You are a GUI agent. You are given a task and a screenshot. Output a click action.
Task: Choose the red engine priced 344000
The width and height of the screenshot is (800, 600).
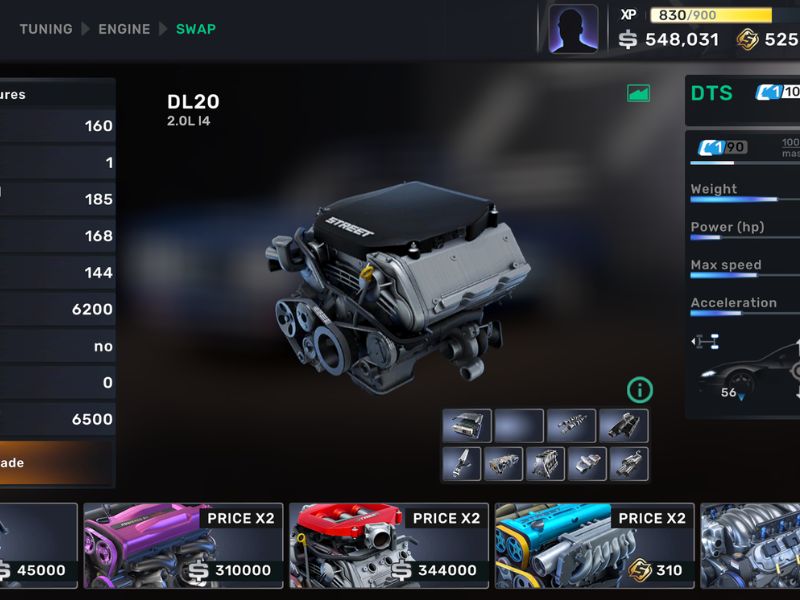tap(389, 544)
